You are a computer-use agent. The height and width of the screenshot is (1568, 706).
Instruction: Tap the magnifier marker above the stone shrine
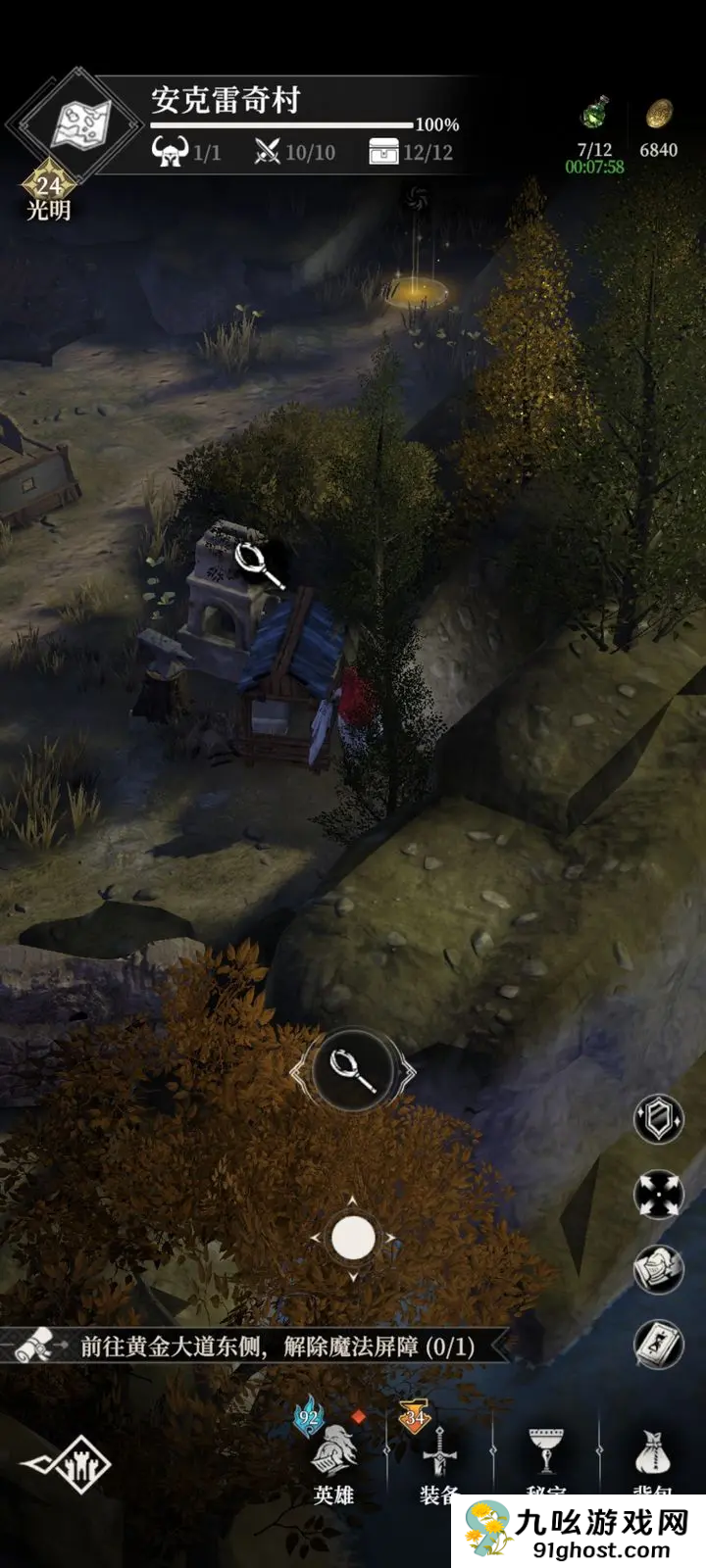[256, 561]
